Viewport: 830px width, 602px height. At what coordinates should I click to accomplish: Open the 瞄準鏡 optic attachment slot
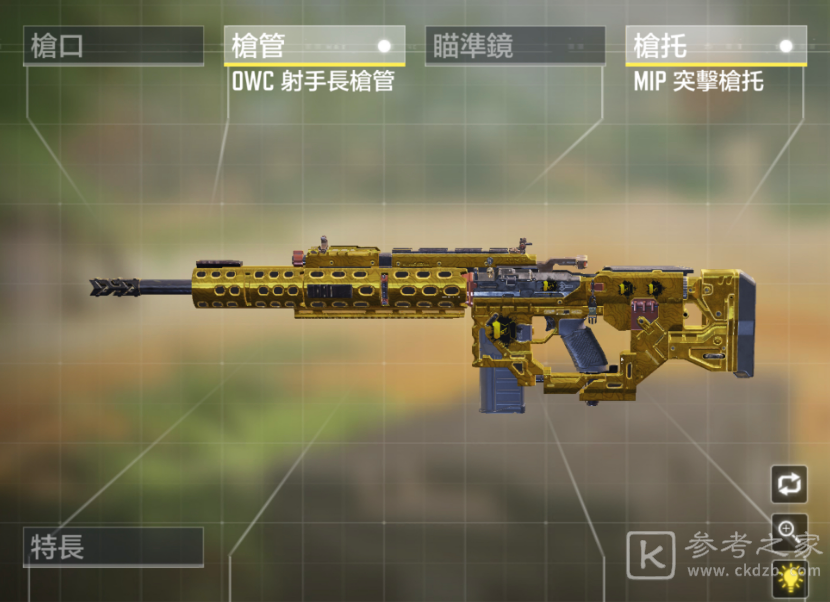point(515,47)
